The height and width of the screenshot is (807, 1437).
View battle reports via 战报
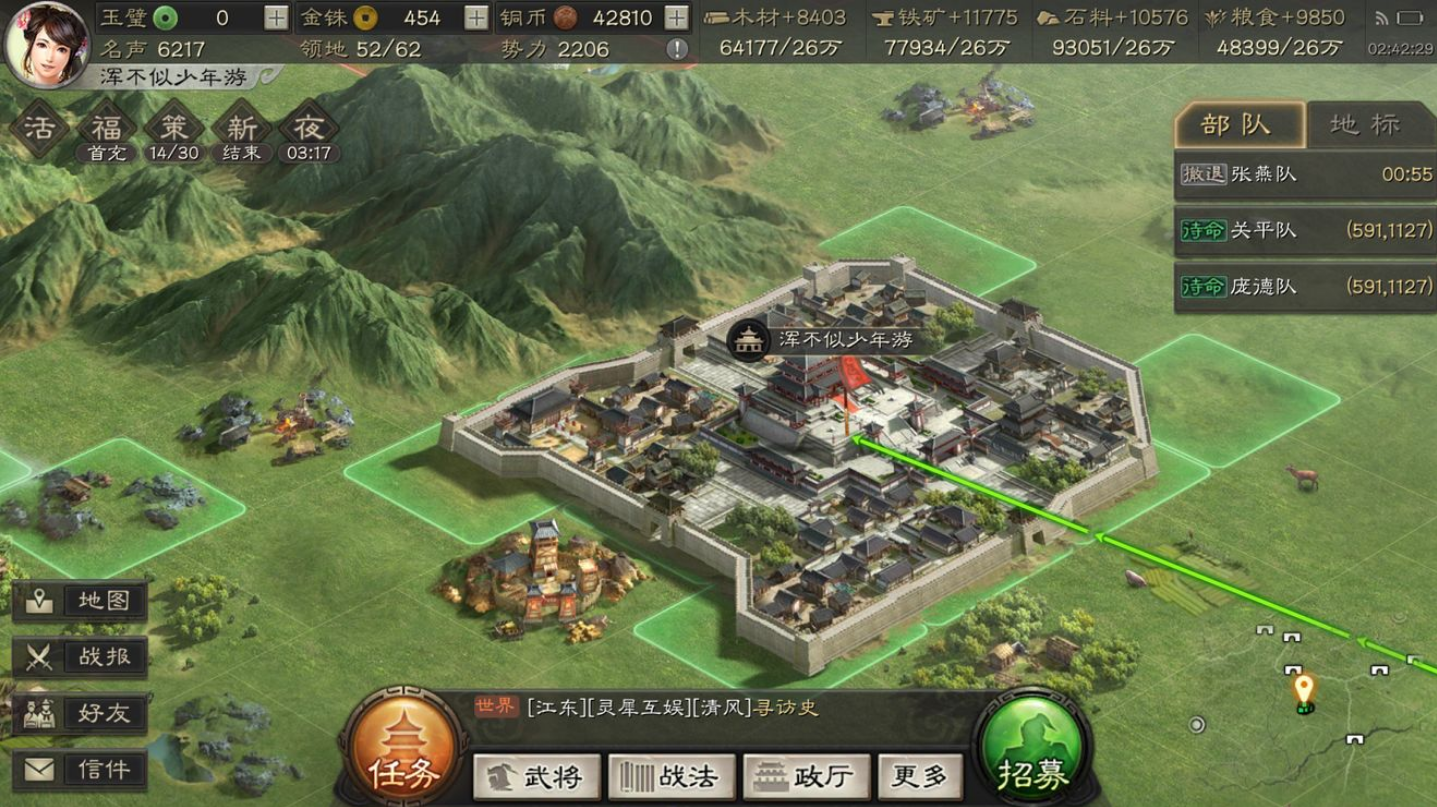tap(80, 657)
